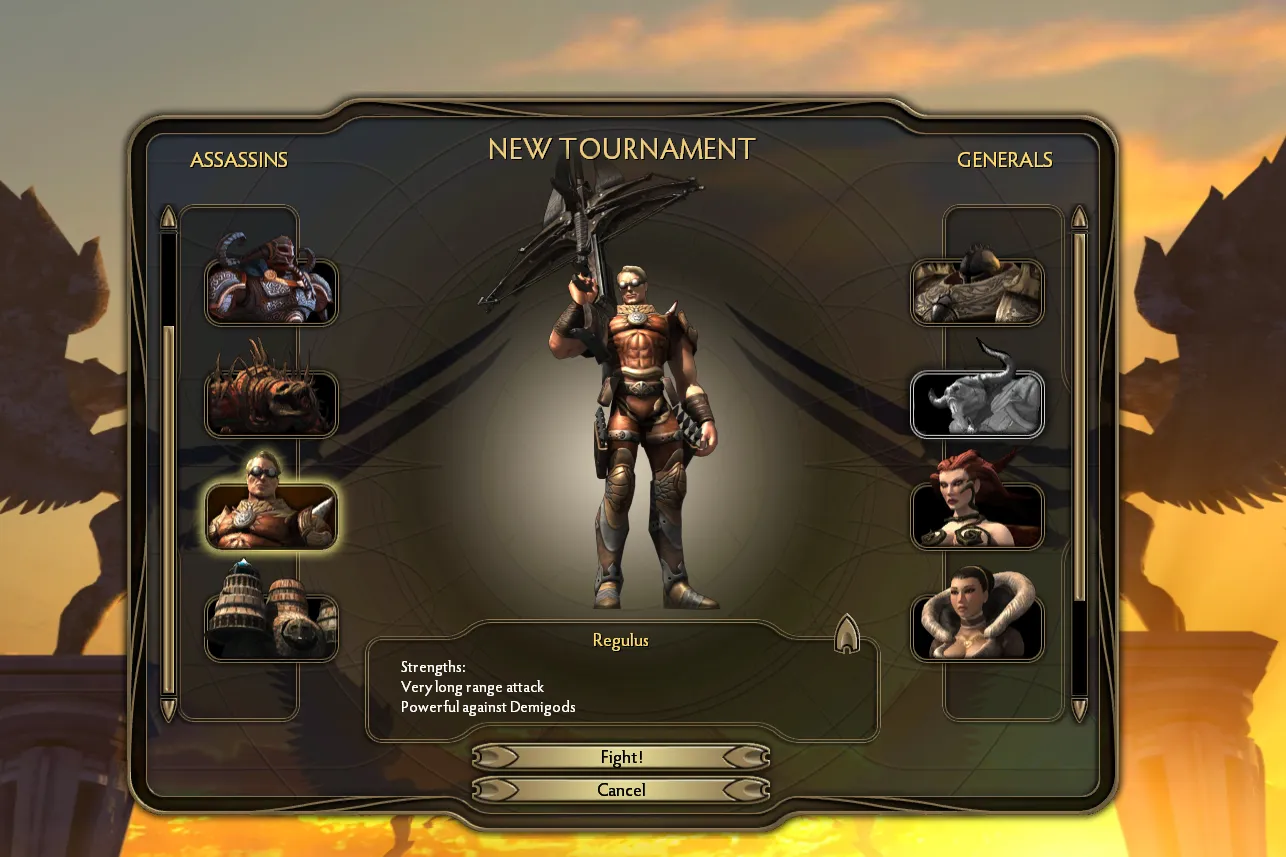The height and width of the screenshot is (857, 1286).
Task: Click the assassins list scroll-down arrow
Action: (168, 709)
